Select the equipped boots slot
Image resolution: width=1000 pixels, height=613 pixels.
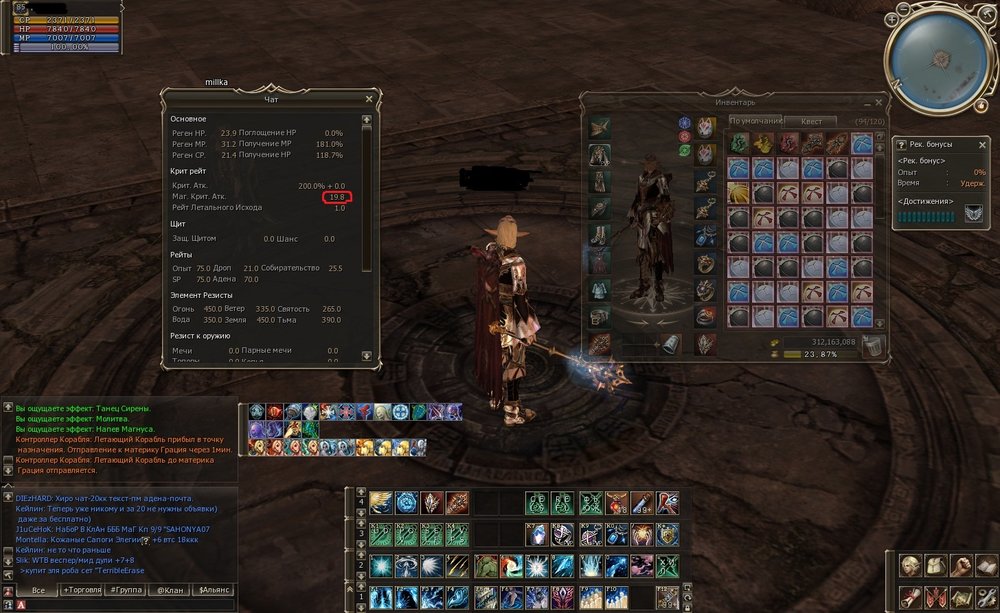(599, 235)
